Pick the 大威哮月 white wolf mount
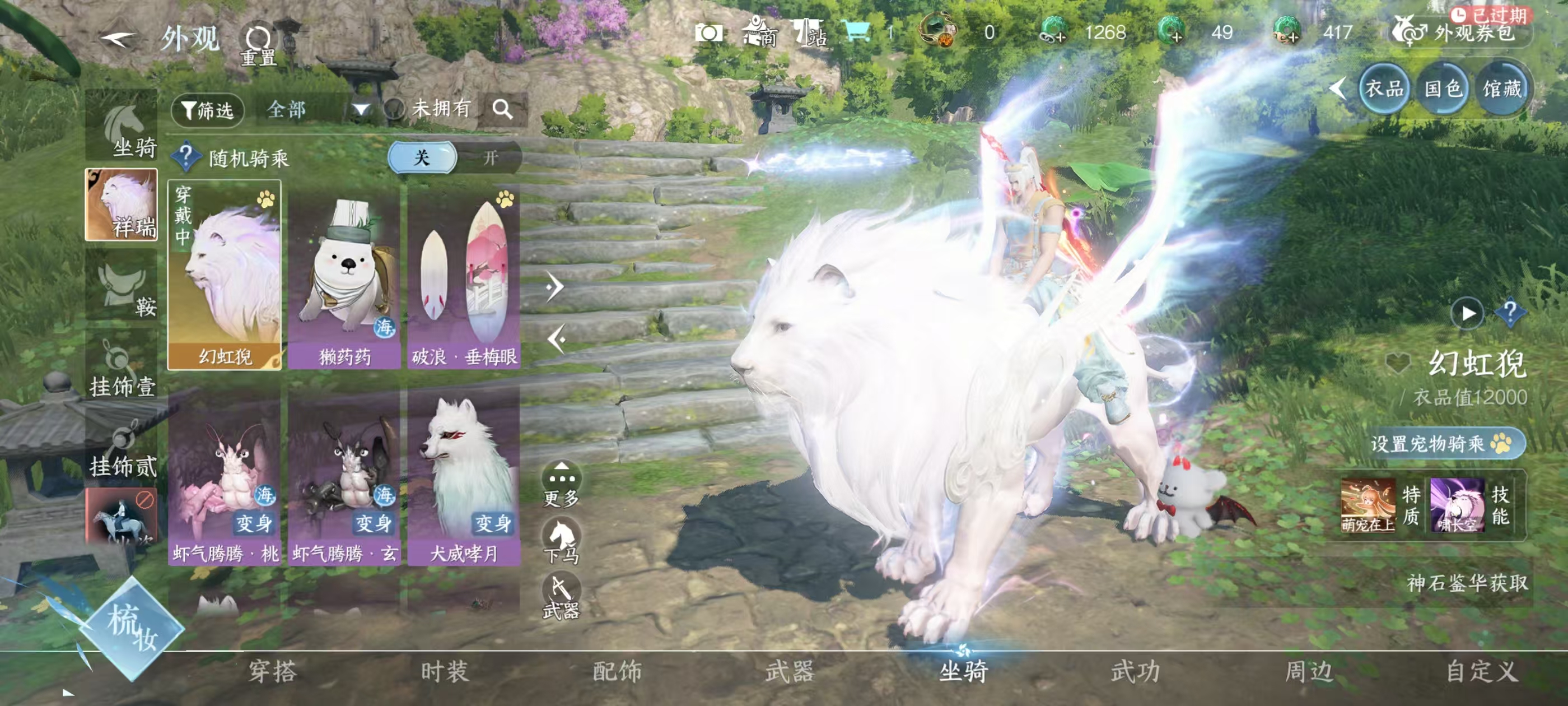The image size is (1568, 706). [x=464, y=476]
